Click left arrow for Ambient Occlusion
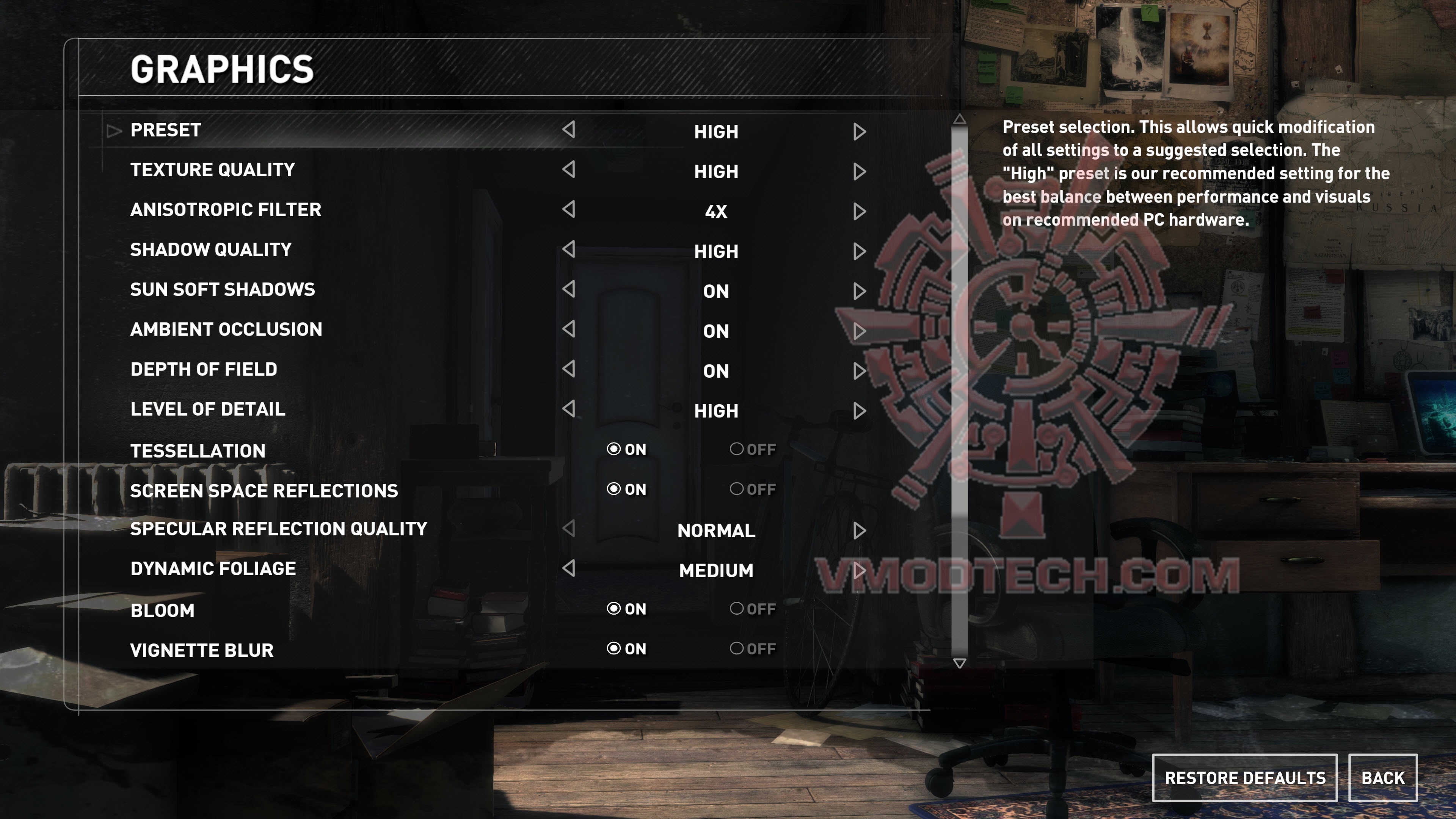Image resolution: width=1456 pixels, height=819 pixels. (569, 329)
